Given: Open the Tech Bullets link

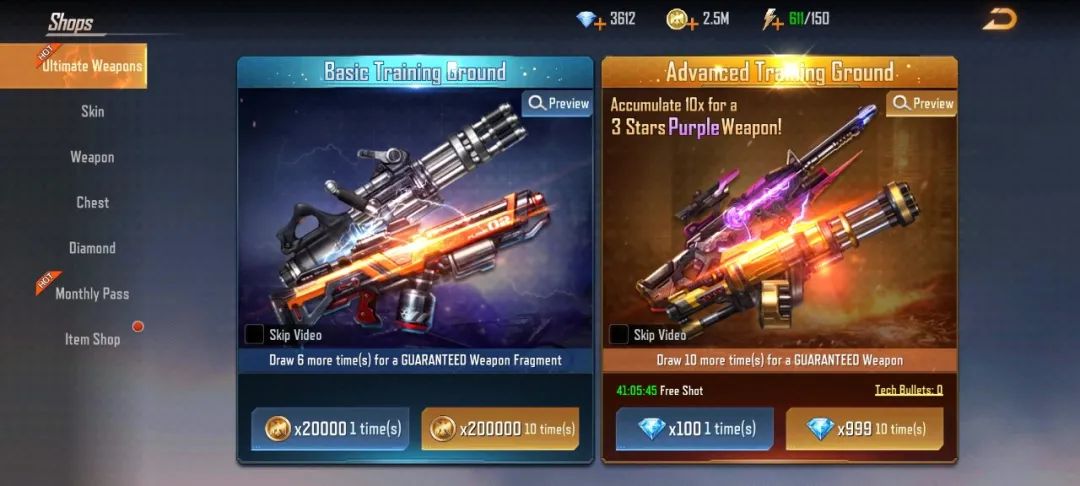Looking at the screenshot, I should click(908, 390).
